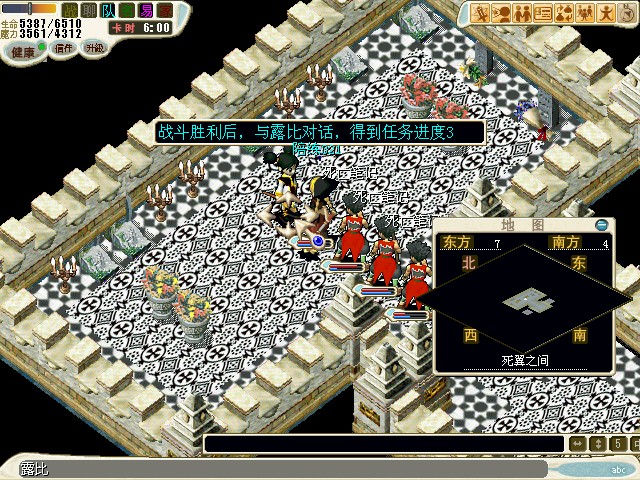Toggle the 聊 chat button
Viewport: 640px width, 480px height.
(89, 10)
